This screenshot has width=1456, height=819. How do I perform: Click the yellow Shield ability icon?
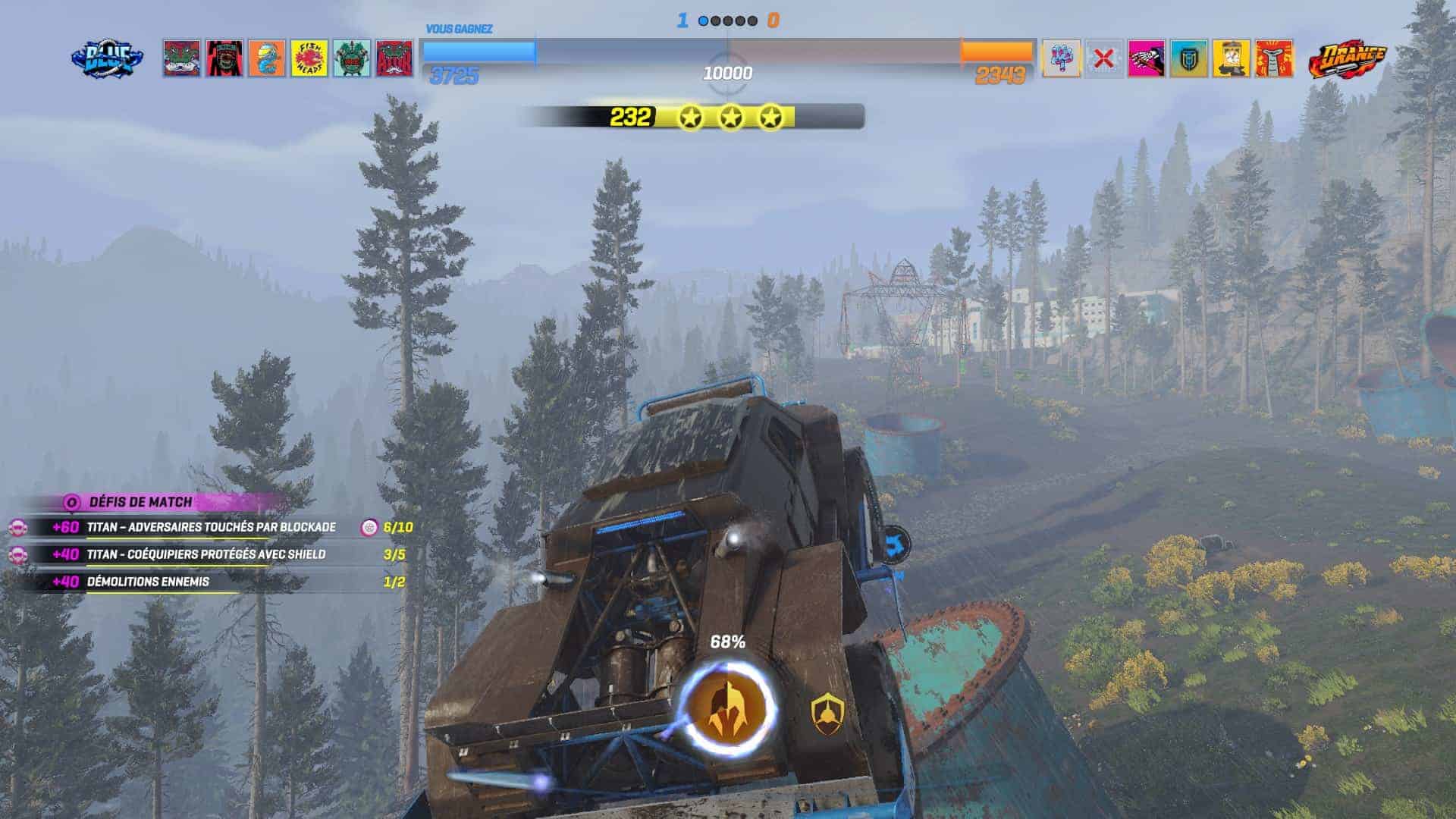click(x=827, y=714)
